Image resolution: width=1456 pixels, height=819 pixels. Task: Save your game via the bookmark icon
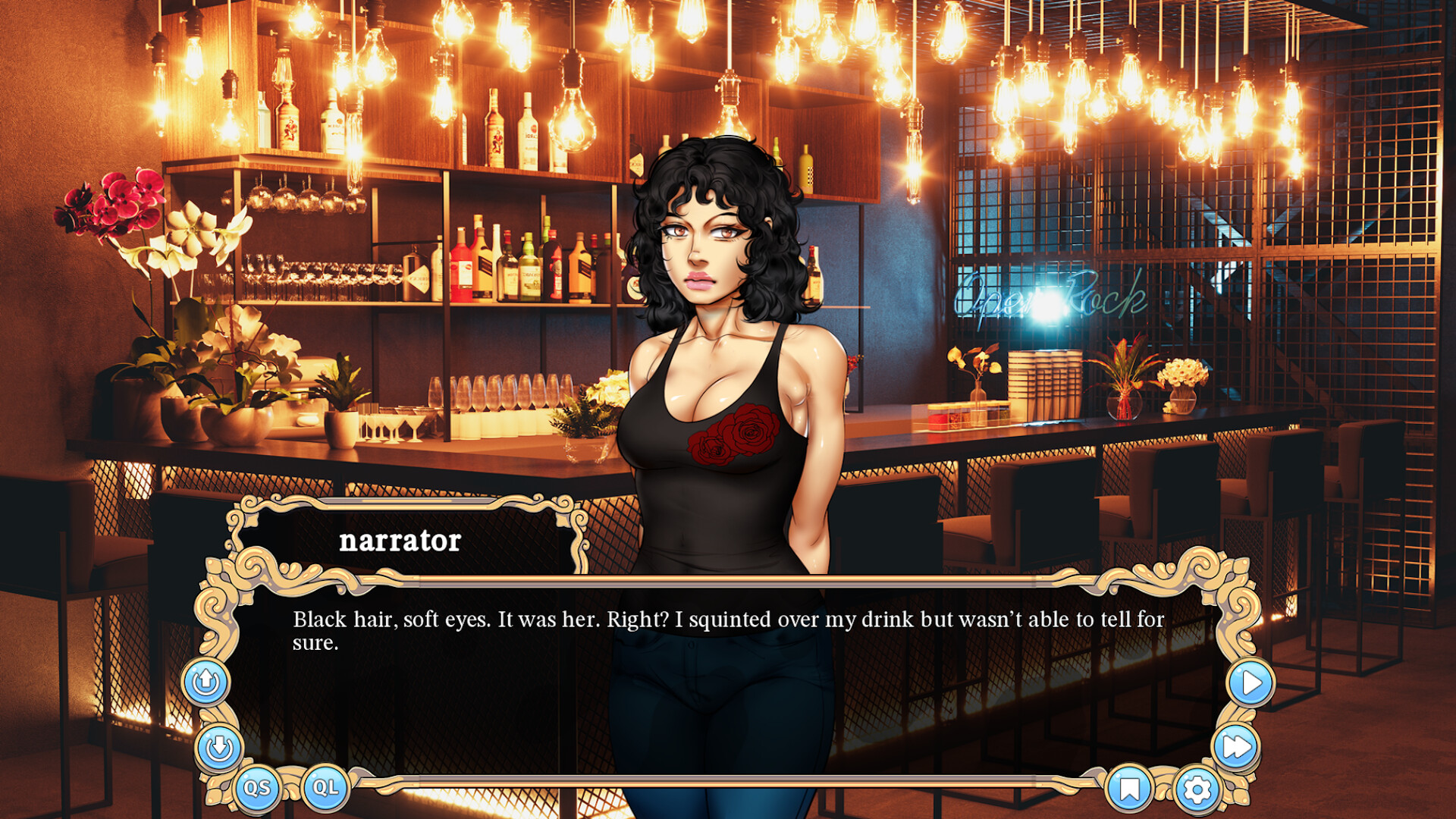click(1130, 789)
